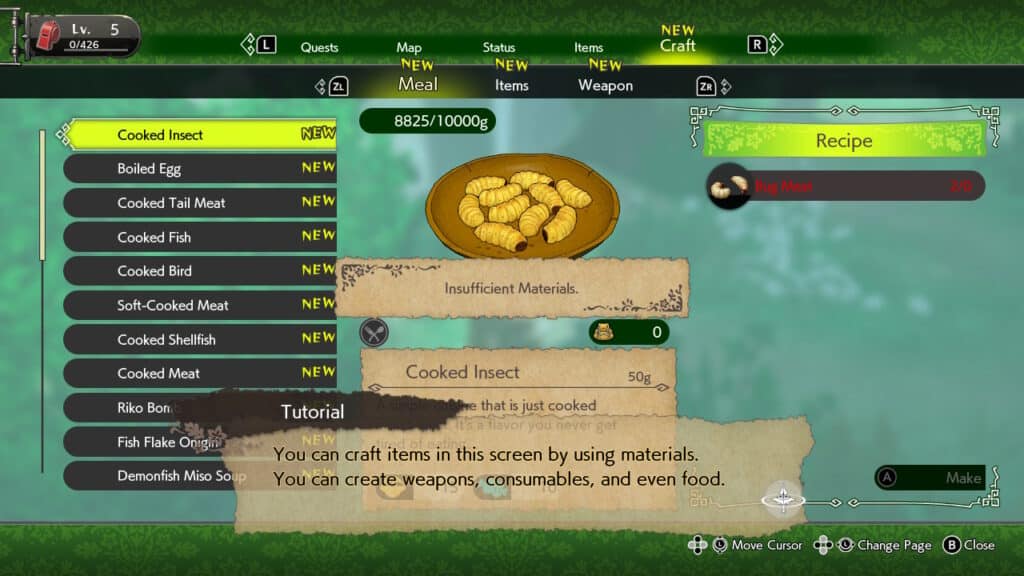Pick the Cooked Meat recipe

pos(200,373)
